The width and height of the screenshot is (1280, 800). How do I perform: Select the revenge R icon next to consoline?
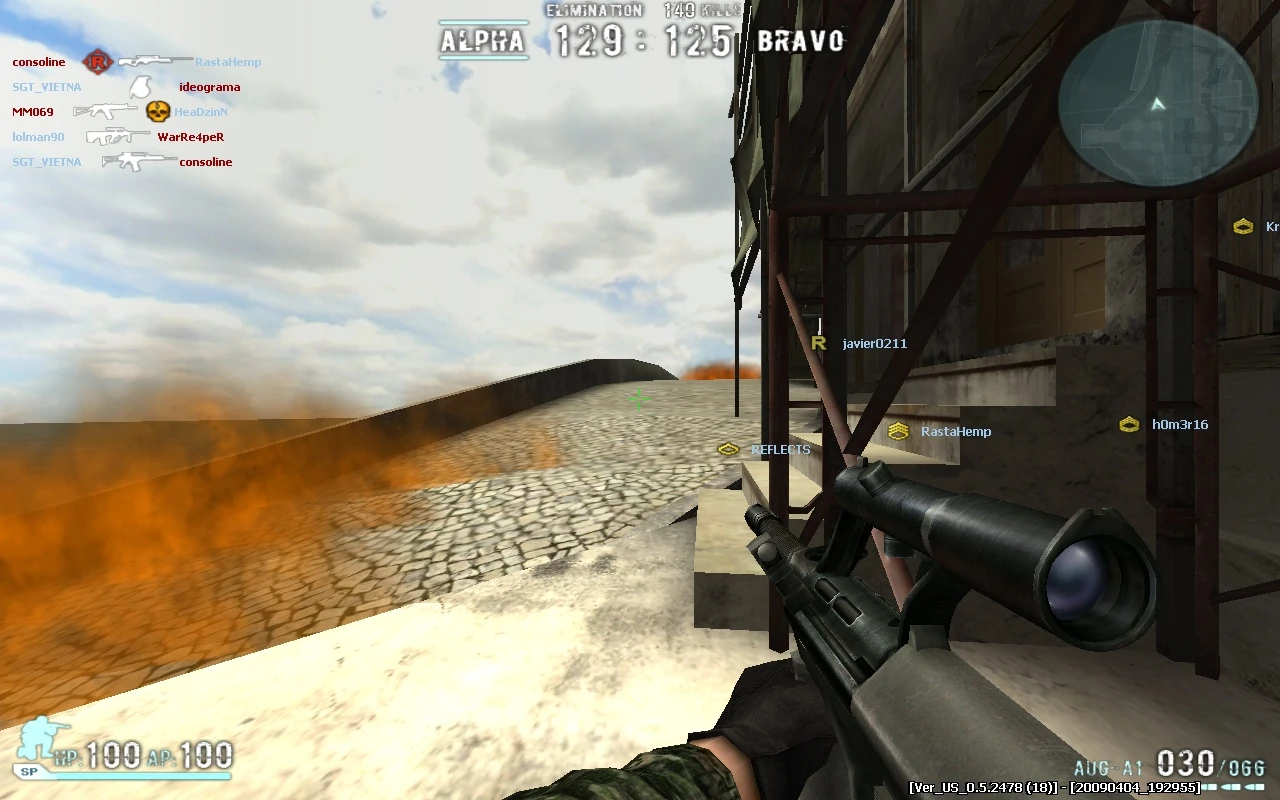[97, 61]
